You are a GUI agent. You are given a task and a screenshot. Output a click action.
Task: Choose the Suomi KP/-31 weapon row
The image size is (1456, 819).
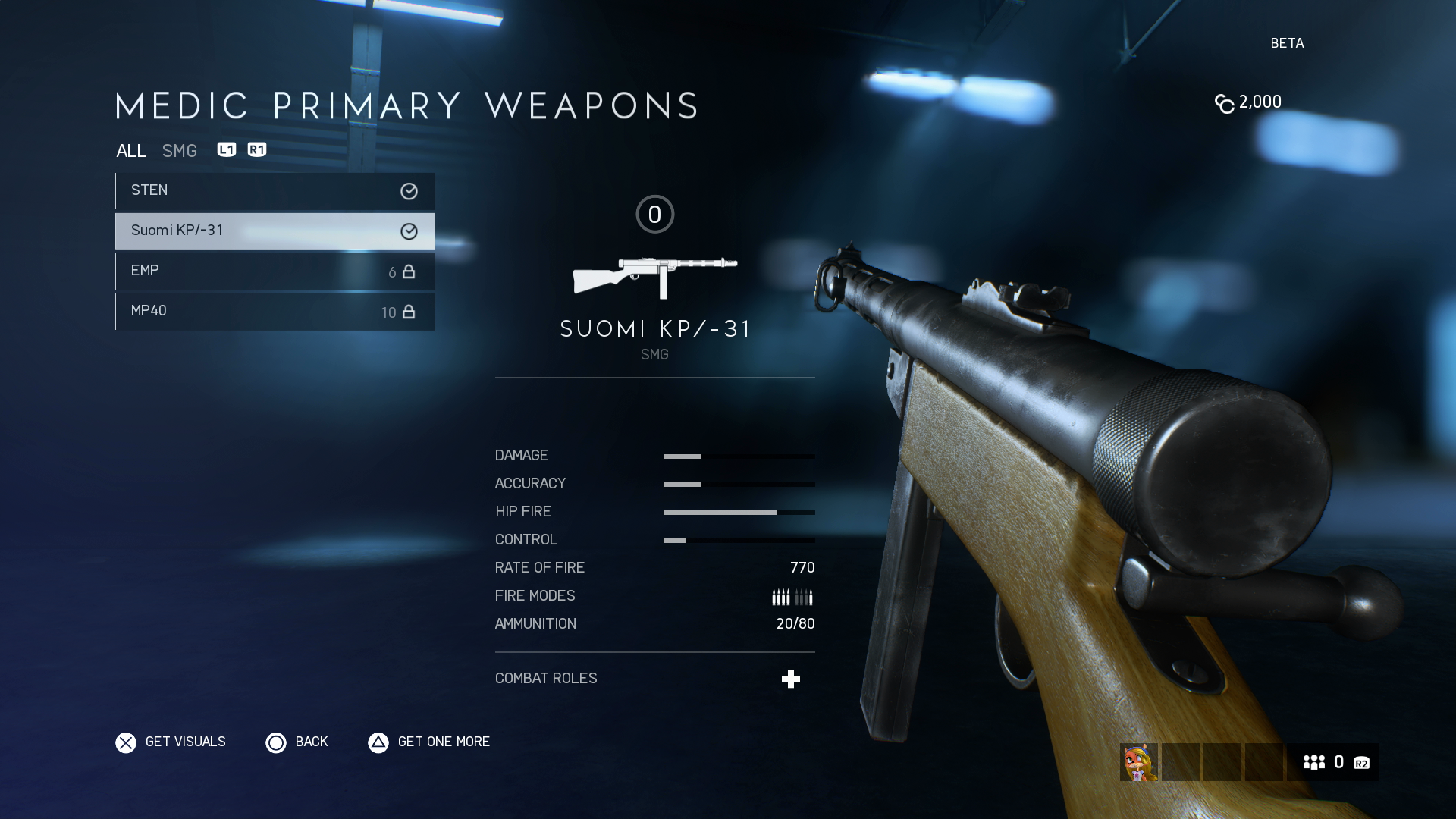coord(275,231)
